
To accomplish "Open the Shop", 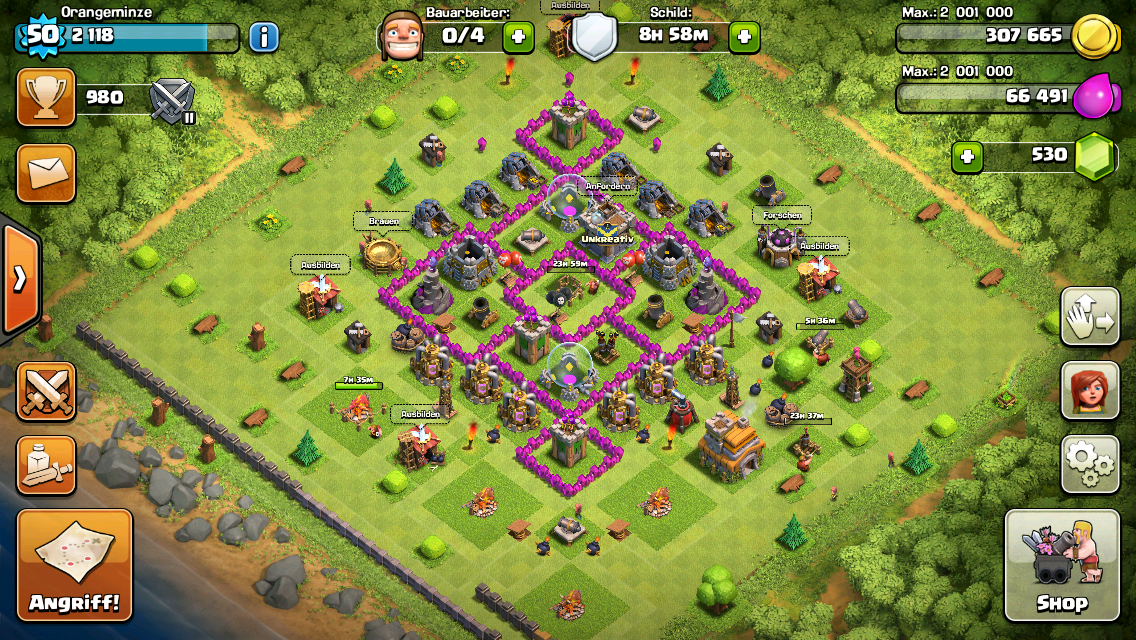I will pos(1061,567).
